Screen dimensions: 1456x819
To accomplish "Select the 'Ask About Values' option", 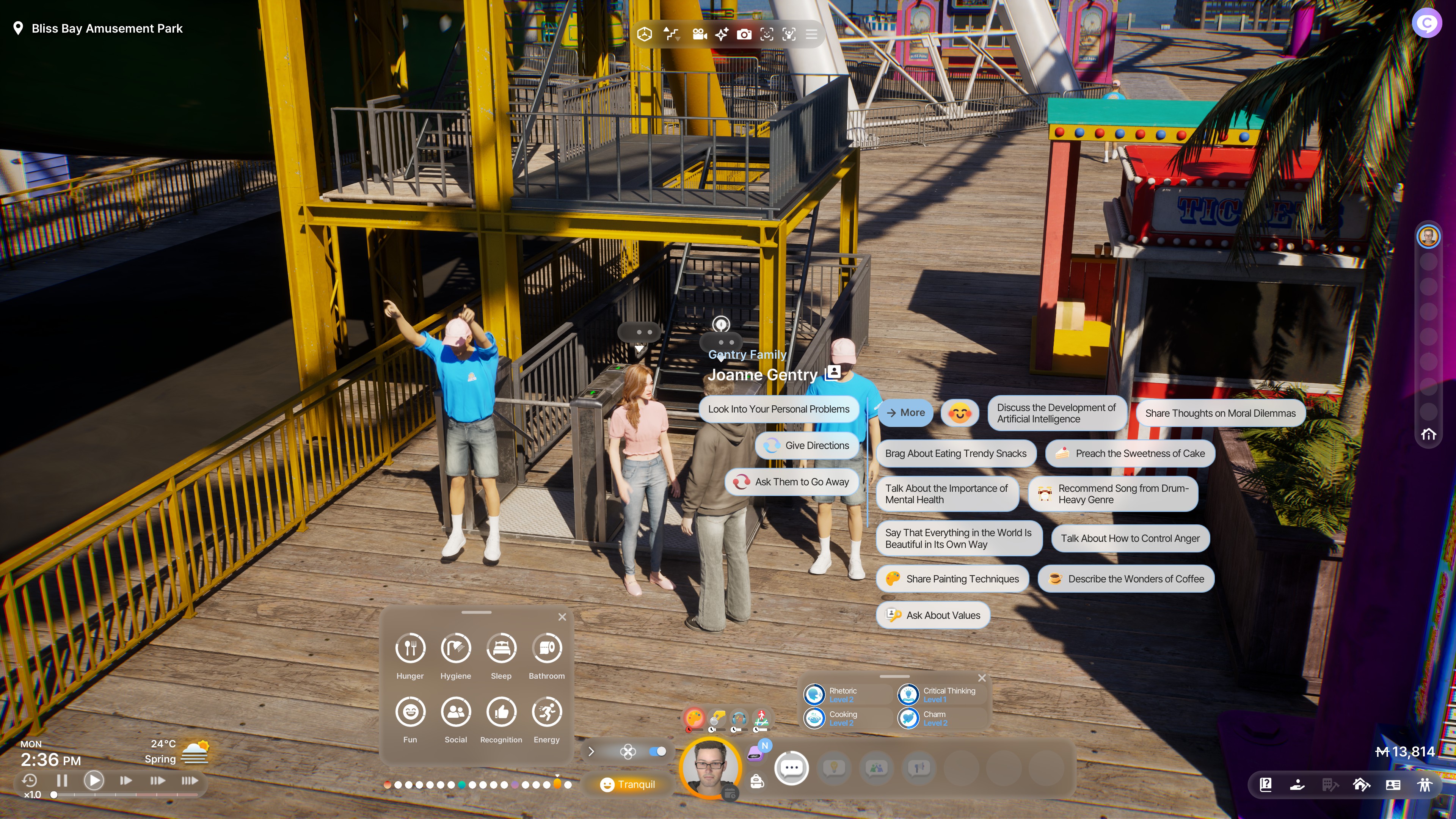I will (933, 615).
